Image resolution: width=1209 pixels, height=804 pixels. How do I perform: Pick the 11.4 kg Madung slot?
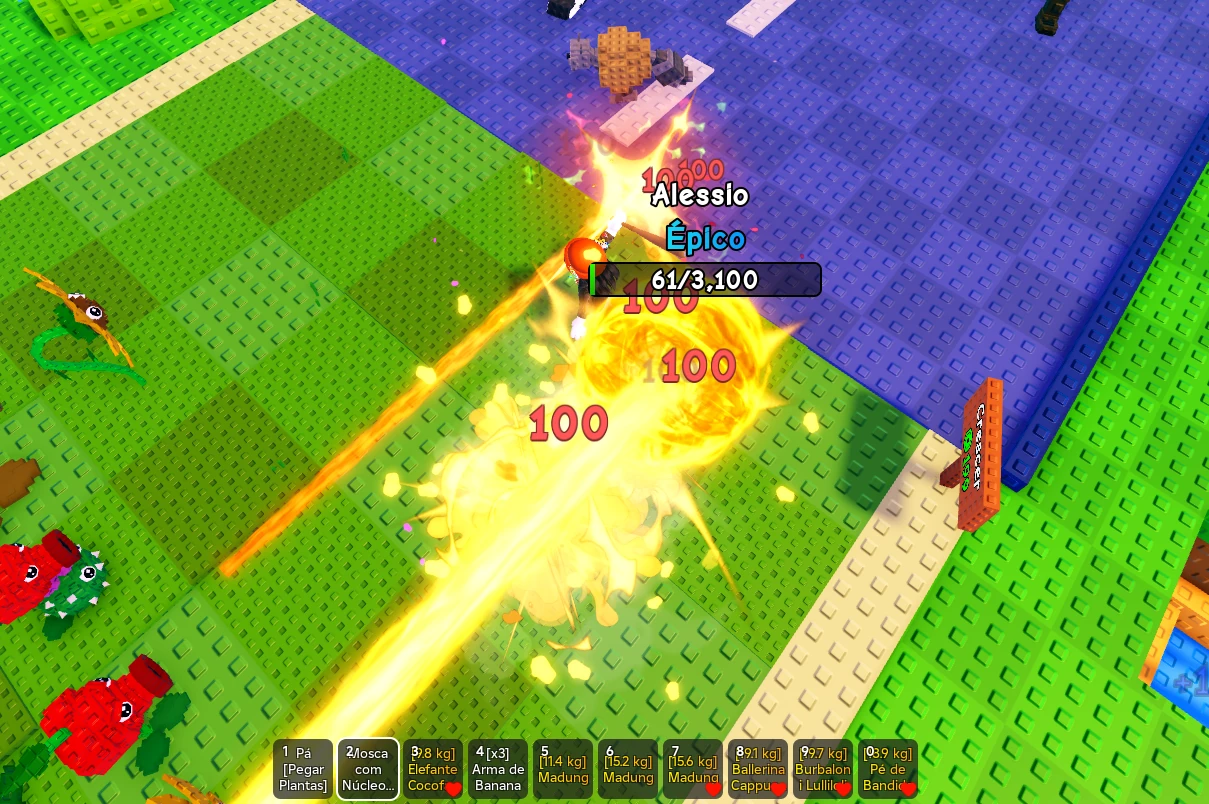click(x=563, y=769)
